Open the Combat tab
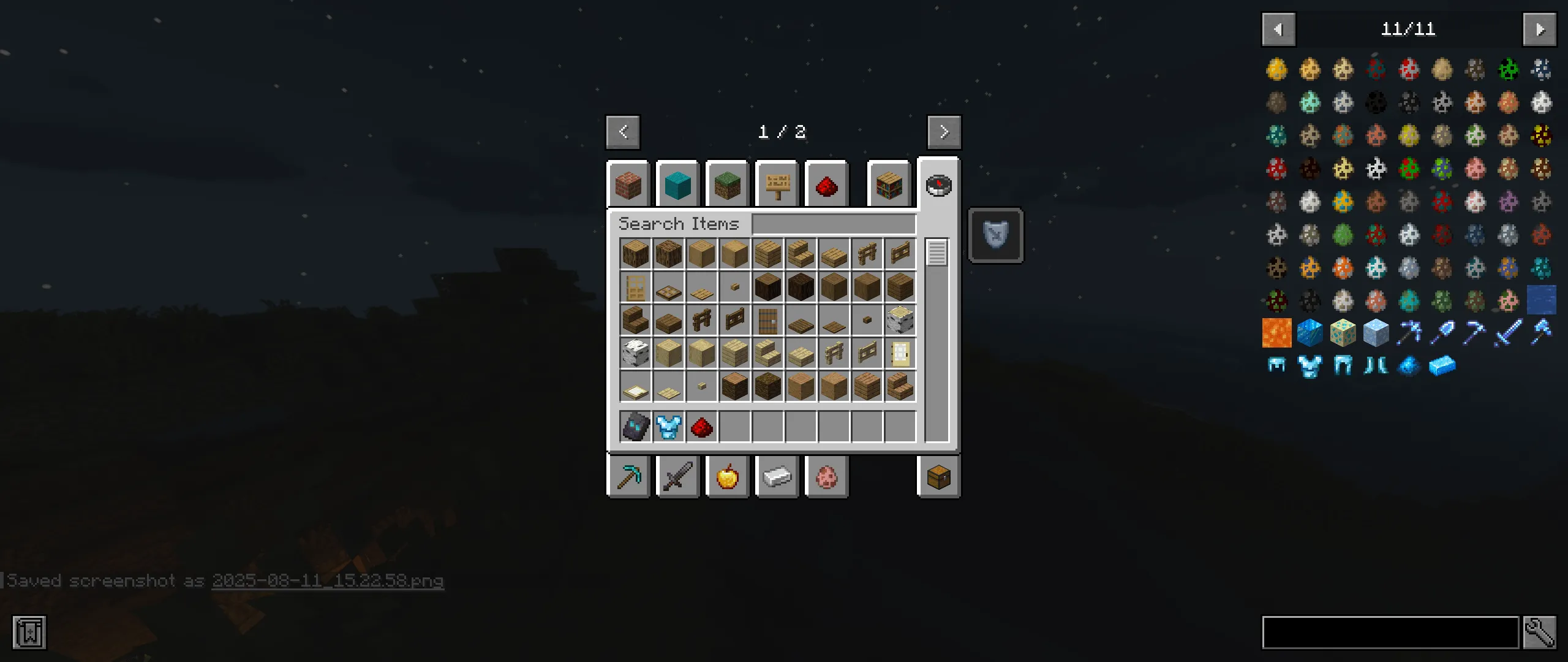This screenshot has height=662, width=1568. tap(677, 477)
